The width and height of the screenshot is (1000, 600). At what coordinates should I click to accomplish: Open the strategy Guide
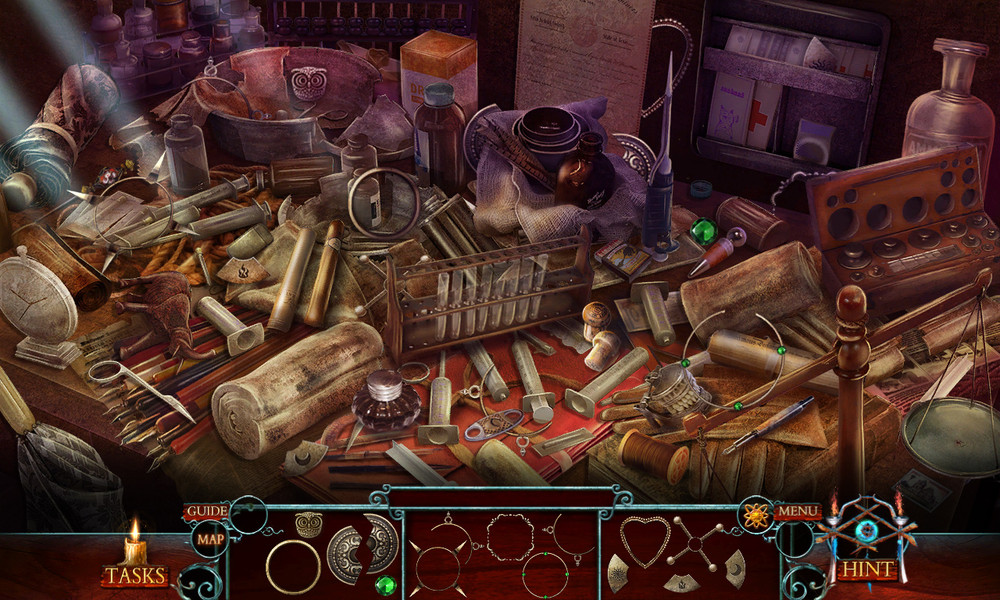click(x=204, y=511)
